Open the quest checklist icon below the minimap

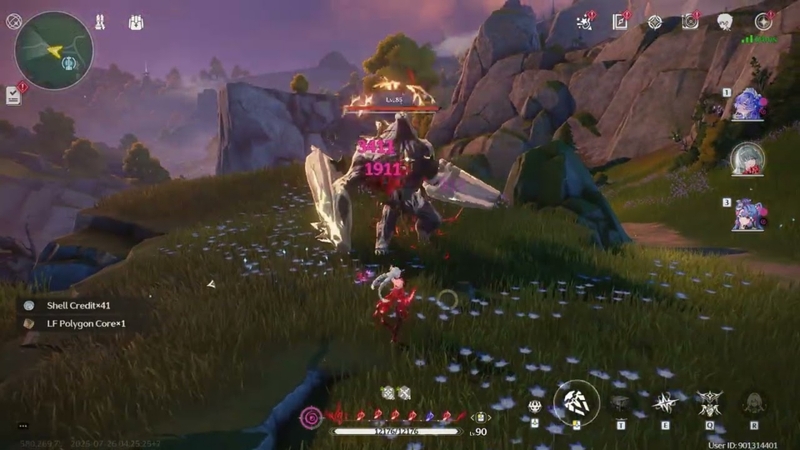pos(12,94)
